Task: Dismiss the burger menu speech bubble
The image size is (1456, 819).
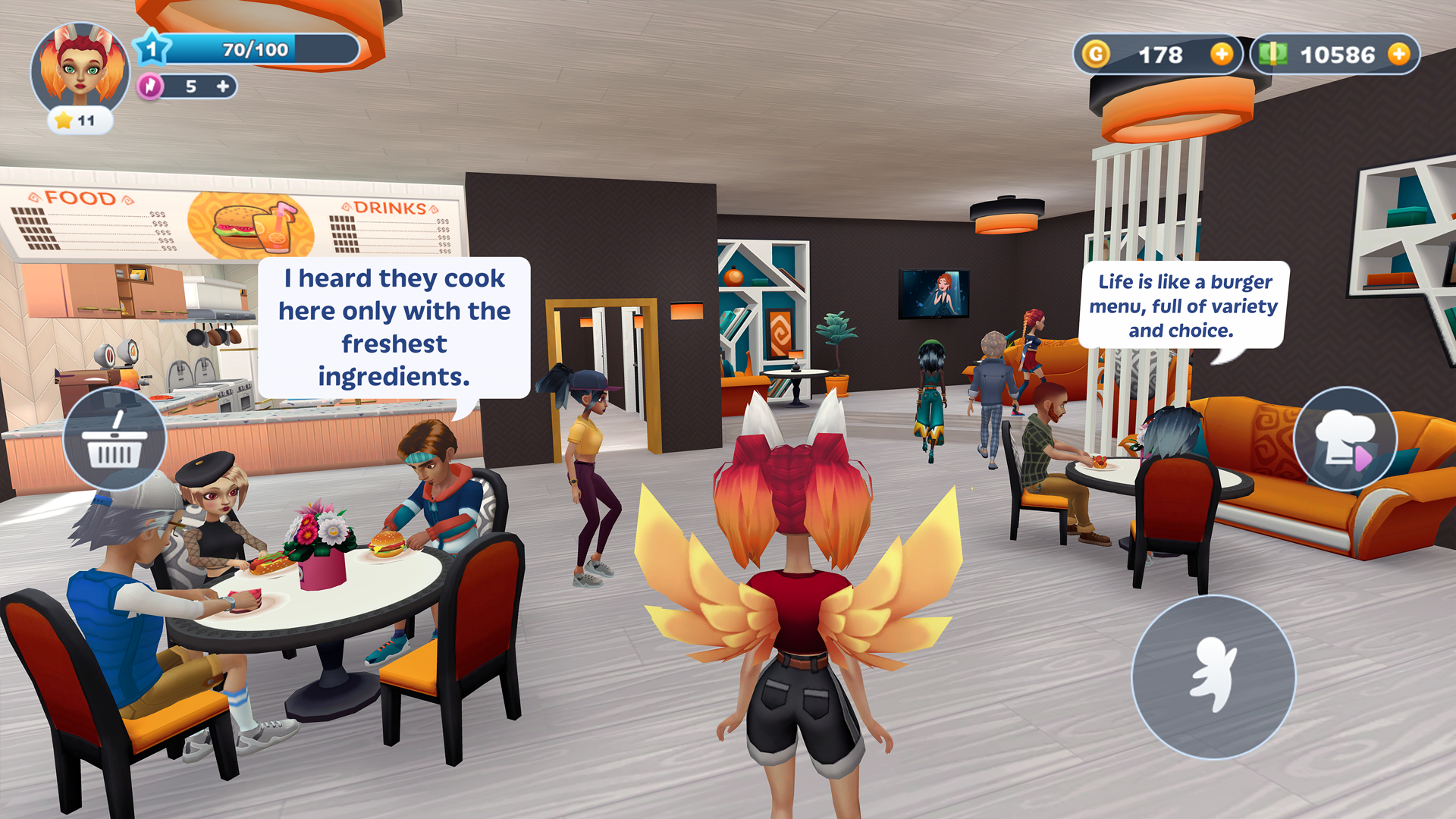Action: point(1185,305)
